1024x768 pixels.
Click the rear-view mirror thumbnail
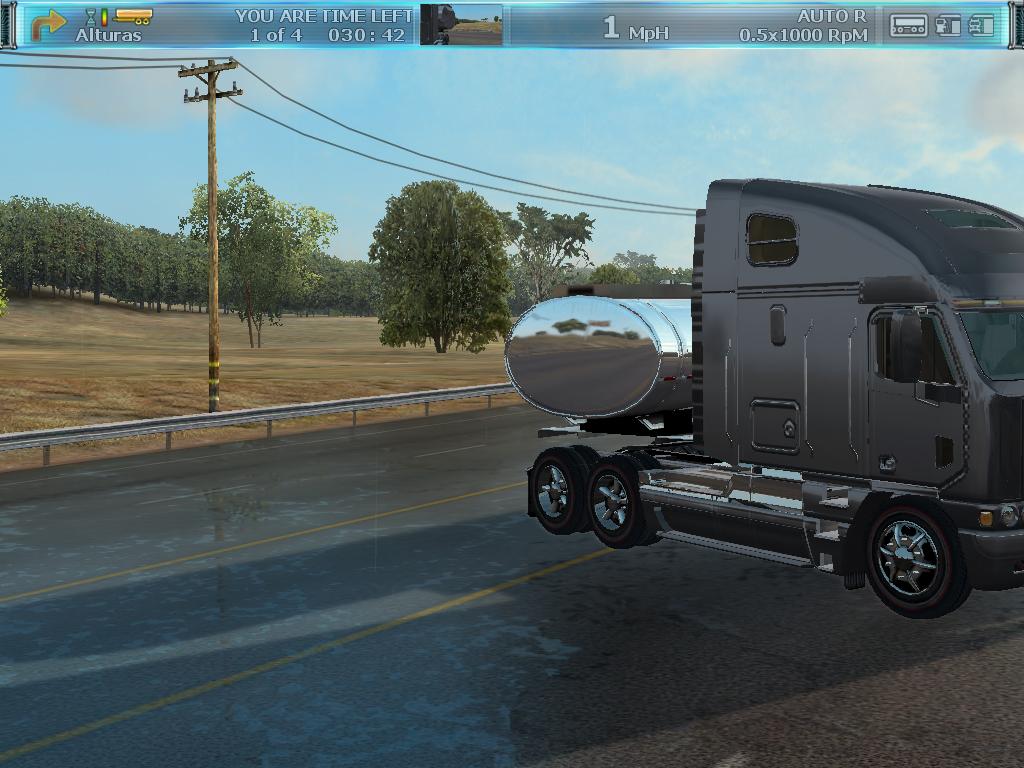pyautogui.click(x=461, y=25)
